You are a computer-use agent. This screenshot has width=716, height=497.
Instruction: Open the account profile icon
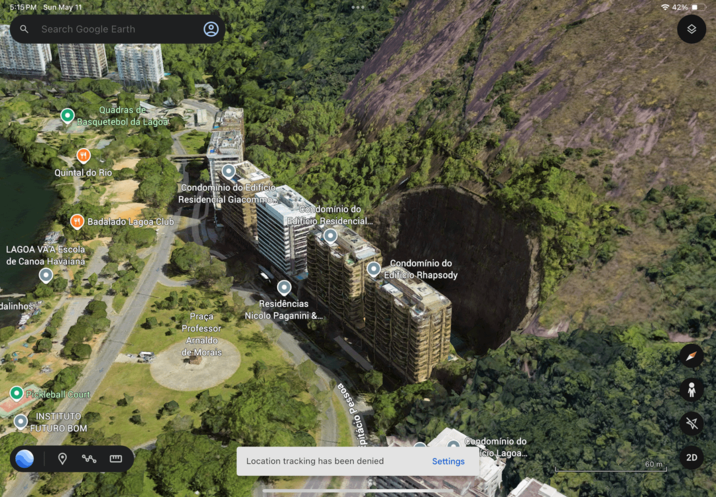[211, 29]
